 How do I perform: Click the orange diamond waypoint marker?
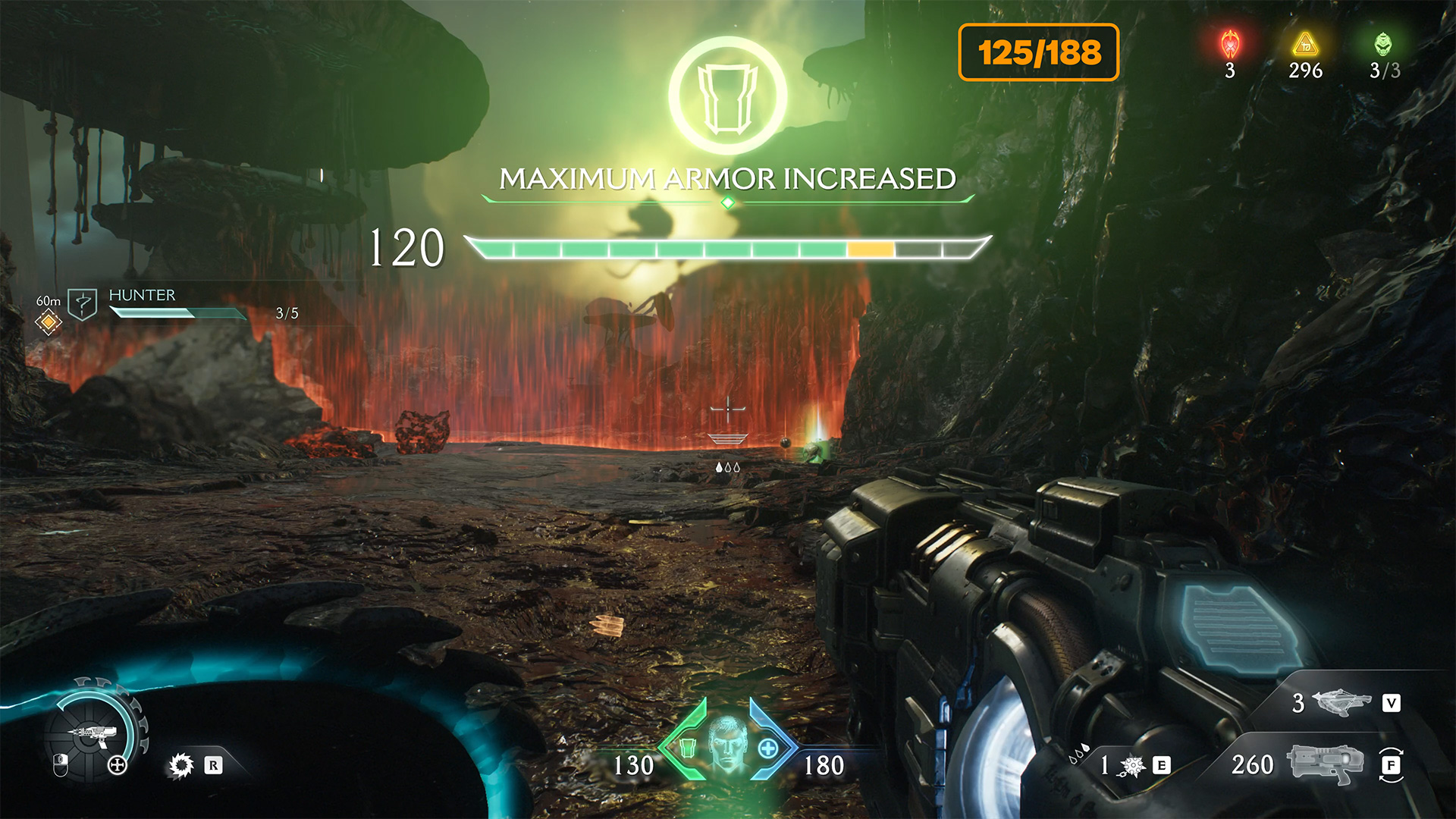click(49, 322)
